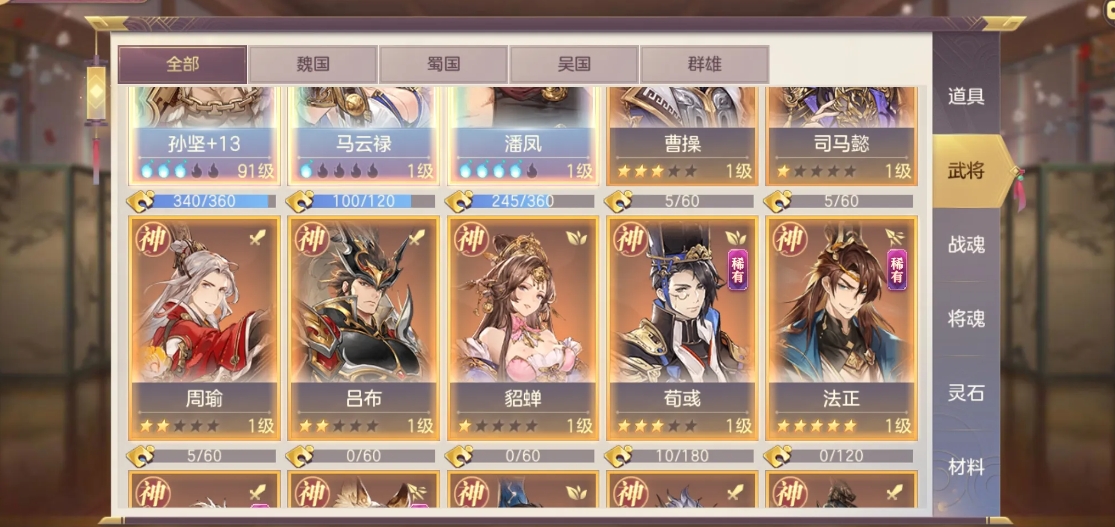1115x527 pixels.
Task: Open the 材料 materials category
Action: [966, 467]
